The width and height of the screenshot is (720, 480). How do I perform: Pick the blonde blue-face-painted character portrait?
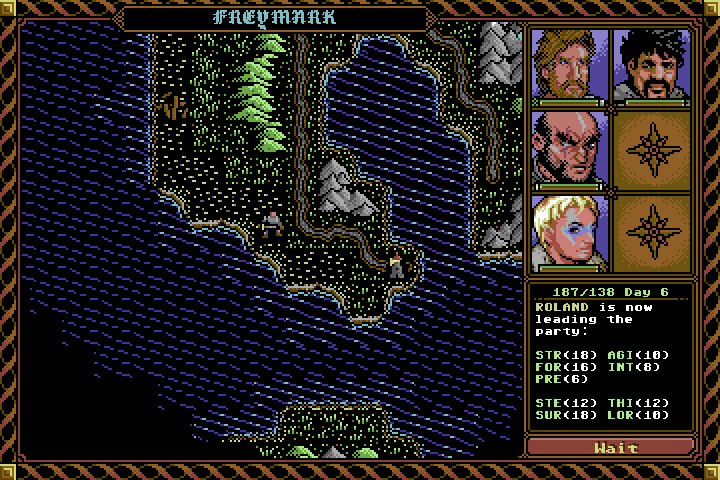[570, 232]
